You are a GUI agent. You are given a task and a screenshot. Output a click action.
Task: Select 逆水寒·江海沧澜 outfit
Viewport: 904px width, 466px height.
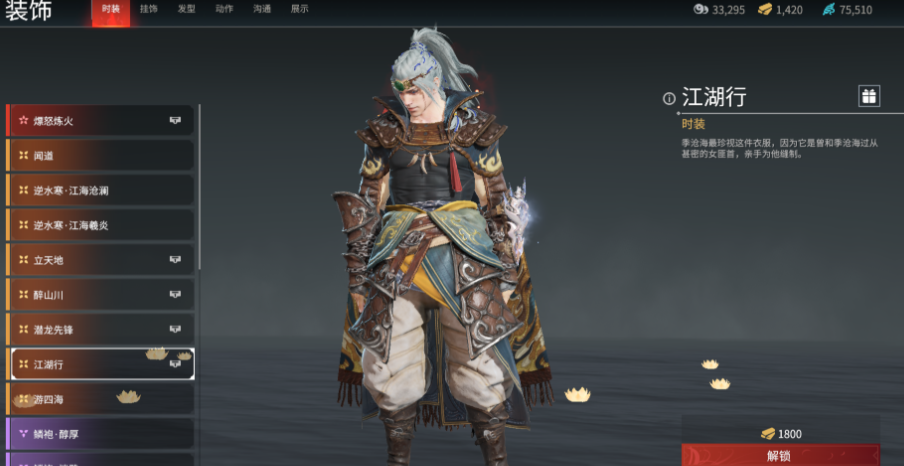coord(100,190)
